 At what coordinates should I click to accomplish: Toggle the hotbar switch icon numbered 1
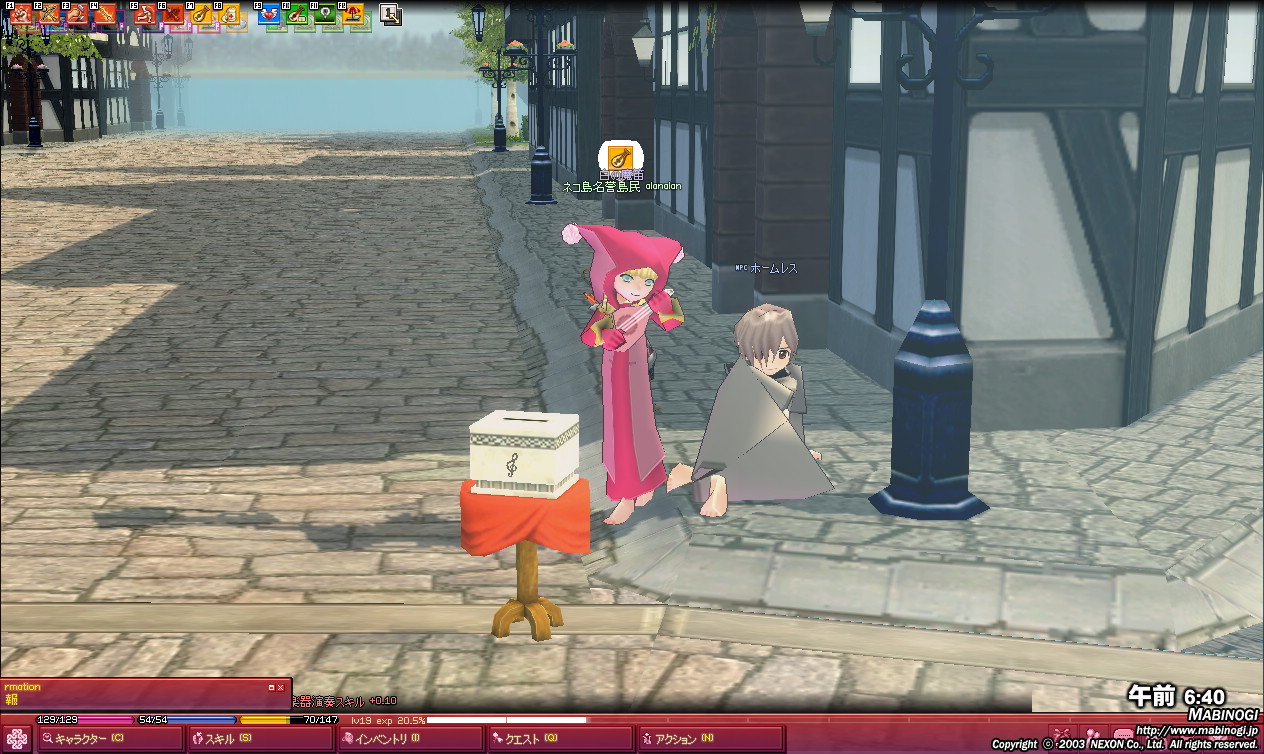coord(390,14)
